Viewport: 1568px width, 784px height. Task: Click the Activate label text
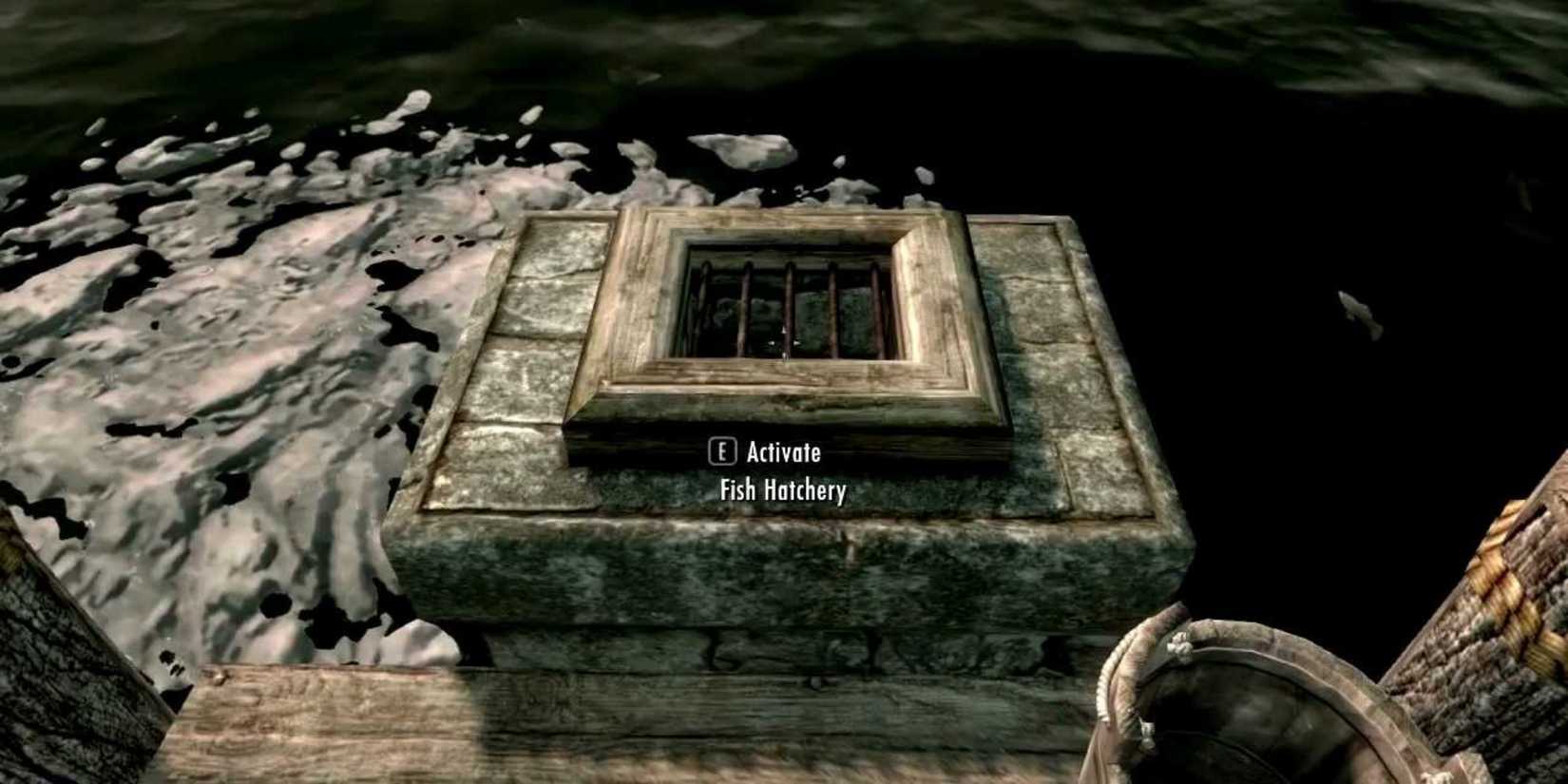(x=785, y=453)
